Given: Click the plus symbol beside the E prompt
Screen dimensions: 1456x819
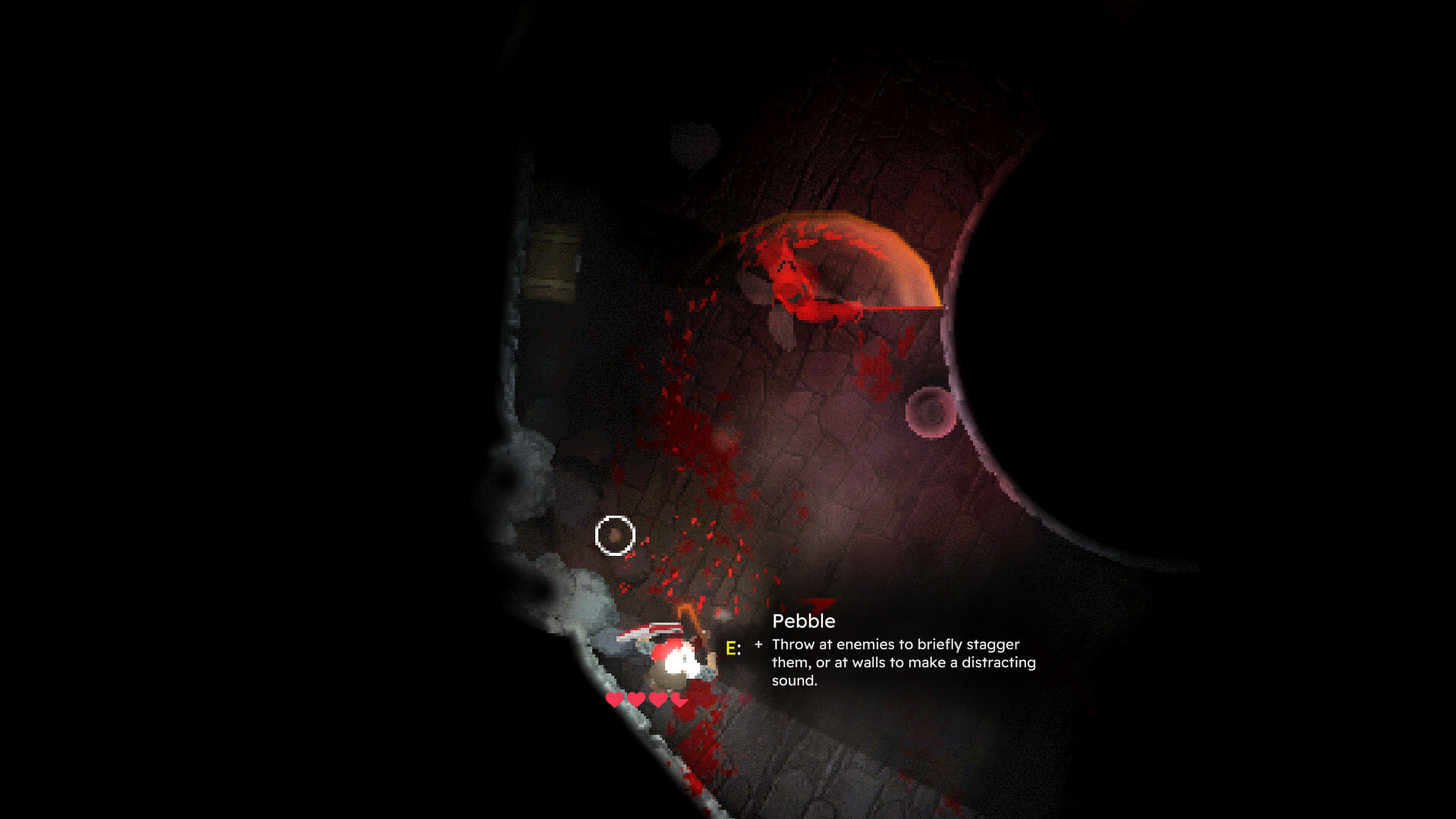Looking at the screenshot, I should tap(759, 646).
